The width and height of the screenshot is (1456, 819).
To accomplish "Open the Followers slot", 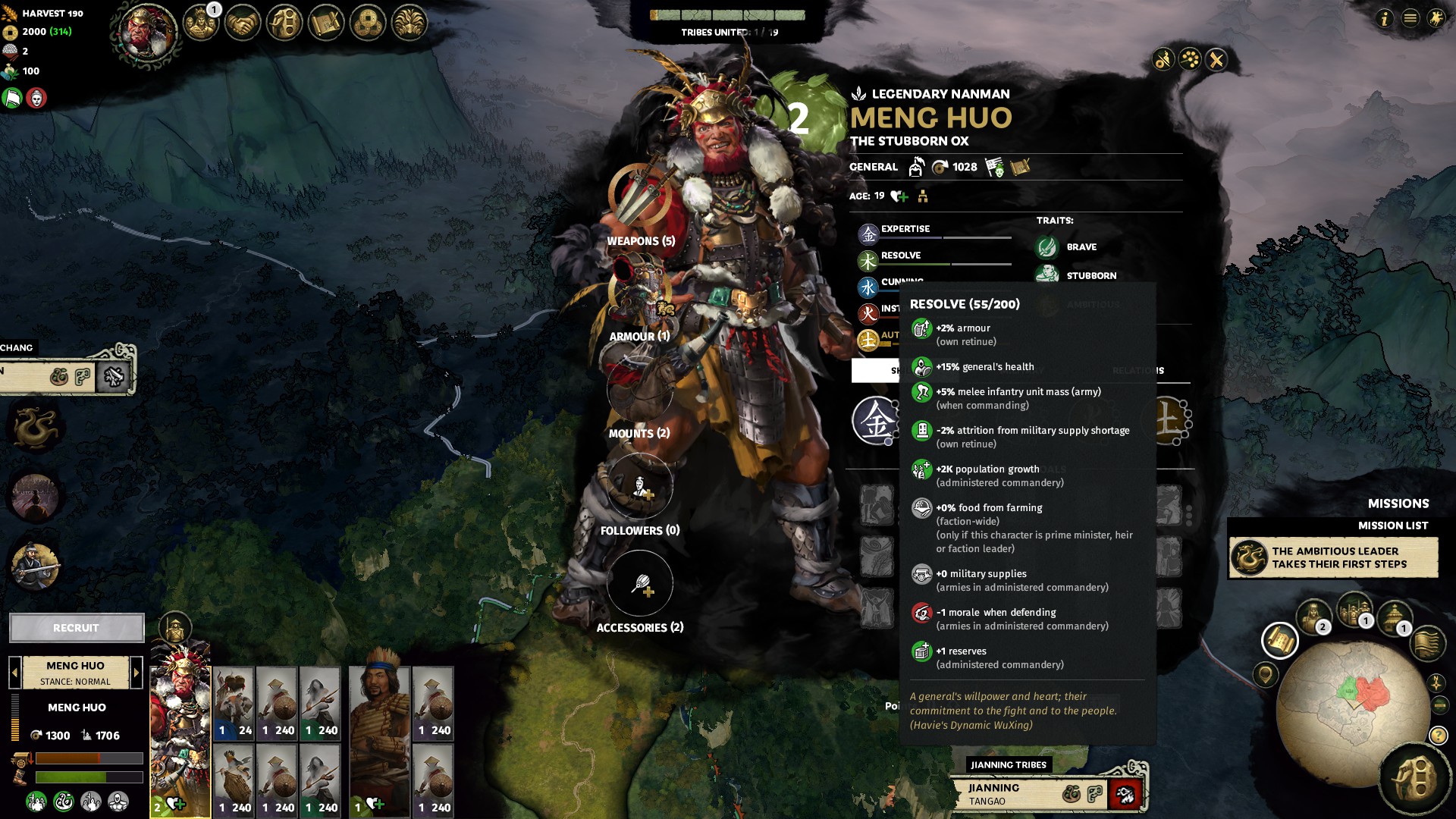I will click(x=639, y=487).
